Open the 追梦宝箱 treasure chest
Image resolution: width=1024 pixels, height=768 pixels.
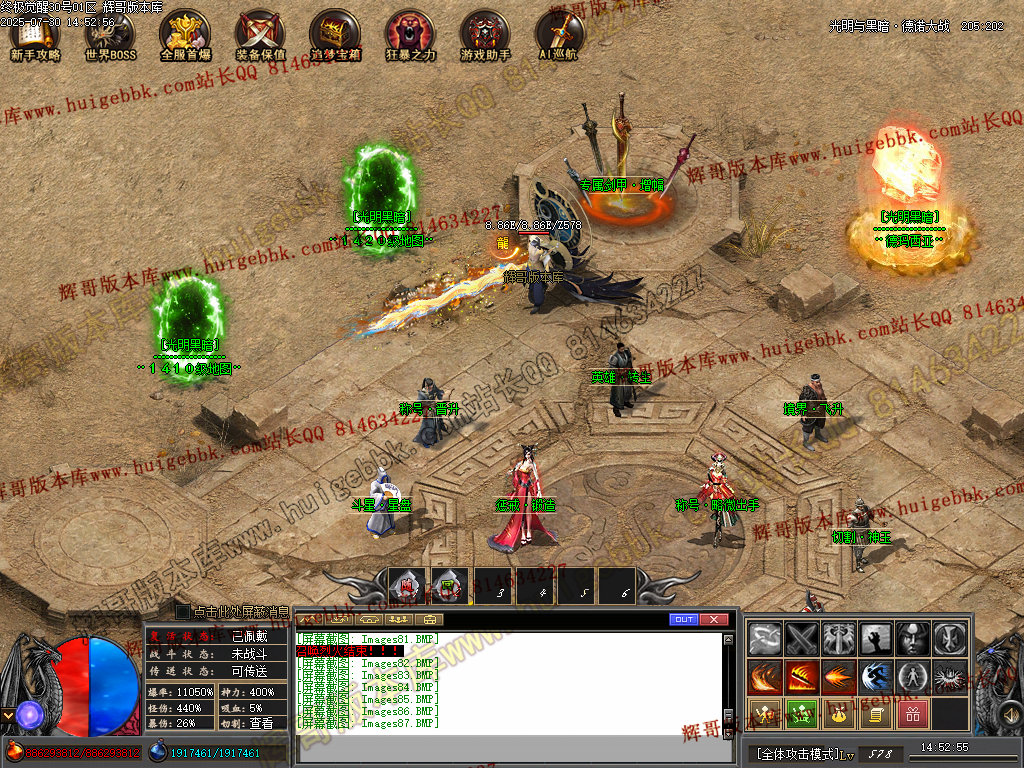pyautogui.click(x=335, y=36)
